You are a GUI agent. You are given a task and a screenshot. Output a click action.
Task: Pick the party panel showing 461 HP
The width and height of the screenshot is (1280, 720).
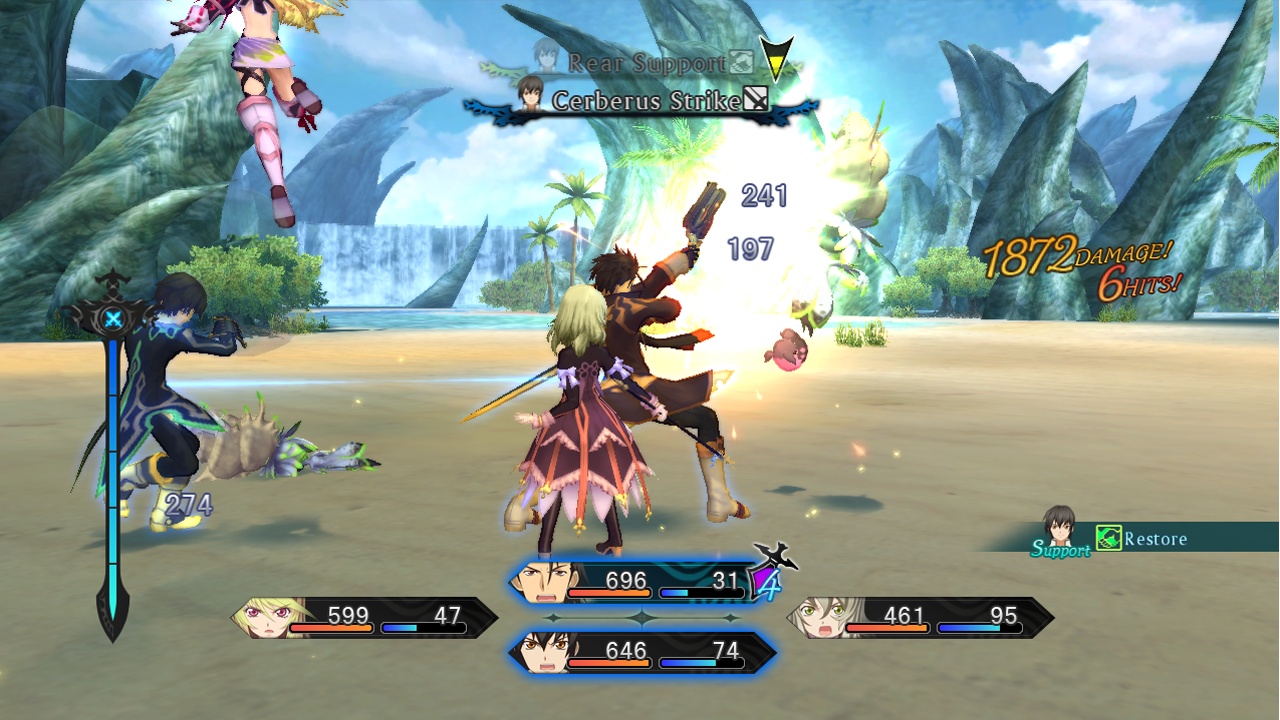point(920,617)
